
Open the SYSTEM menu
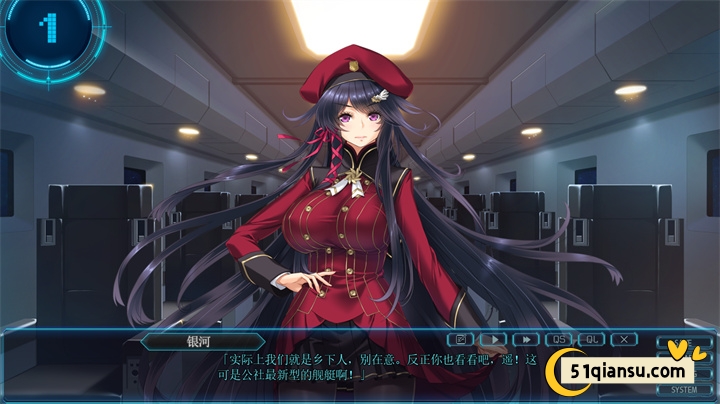point(684,389)
